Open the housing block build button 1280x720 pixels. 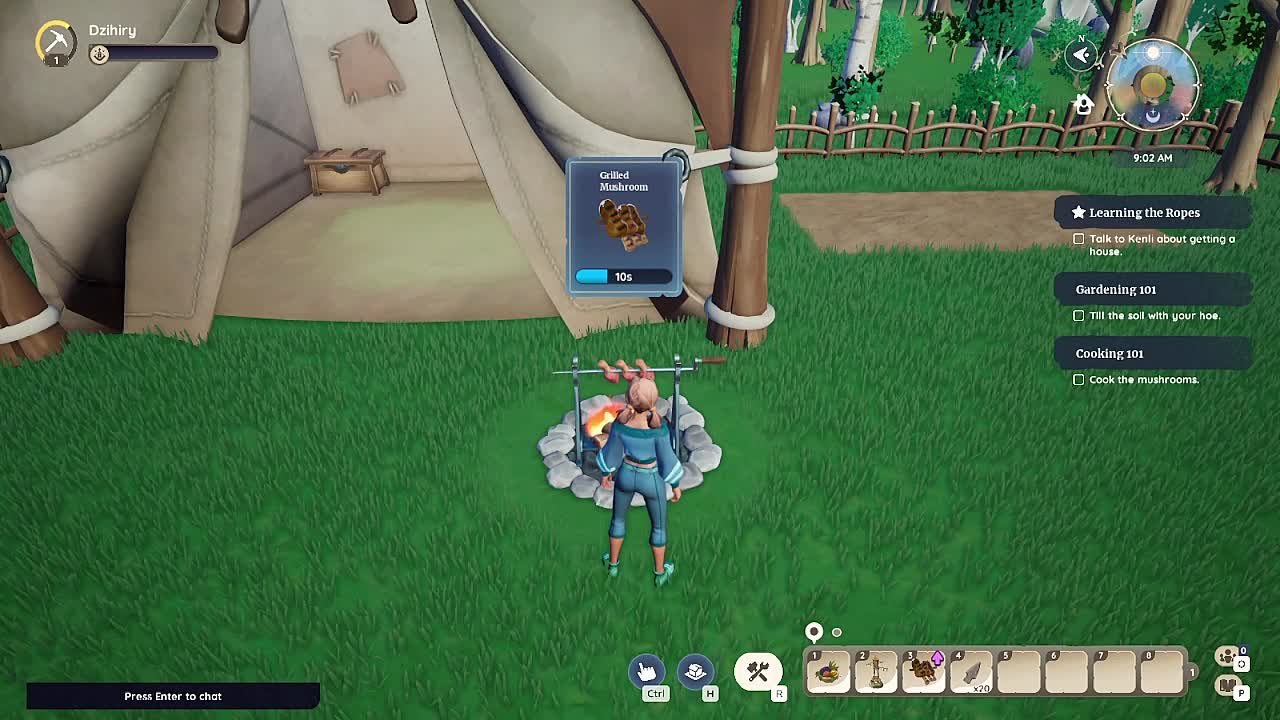[696, 671]
